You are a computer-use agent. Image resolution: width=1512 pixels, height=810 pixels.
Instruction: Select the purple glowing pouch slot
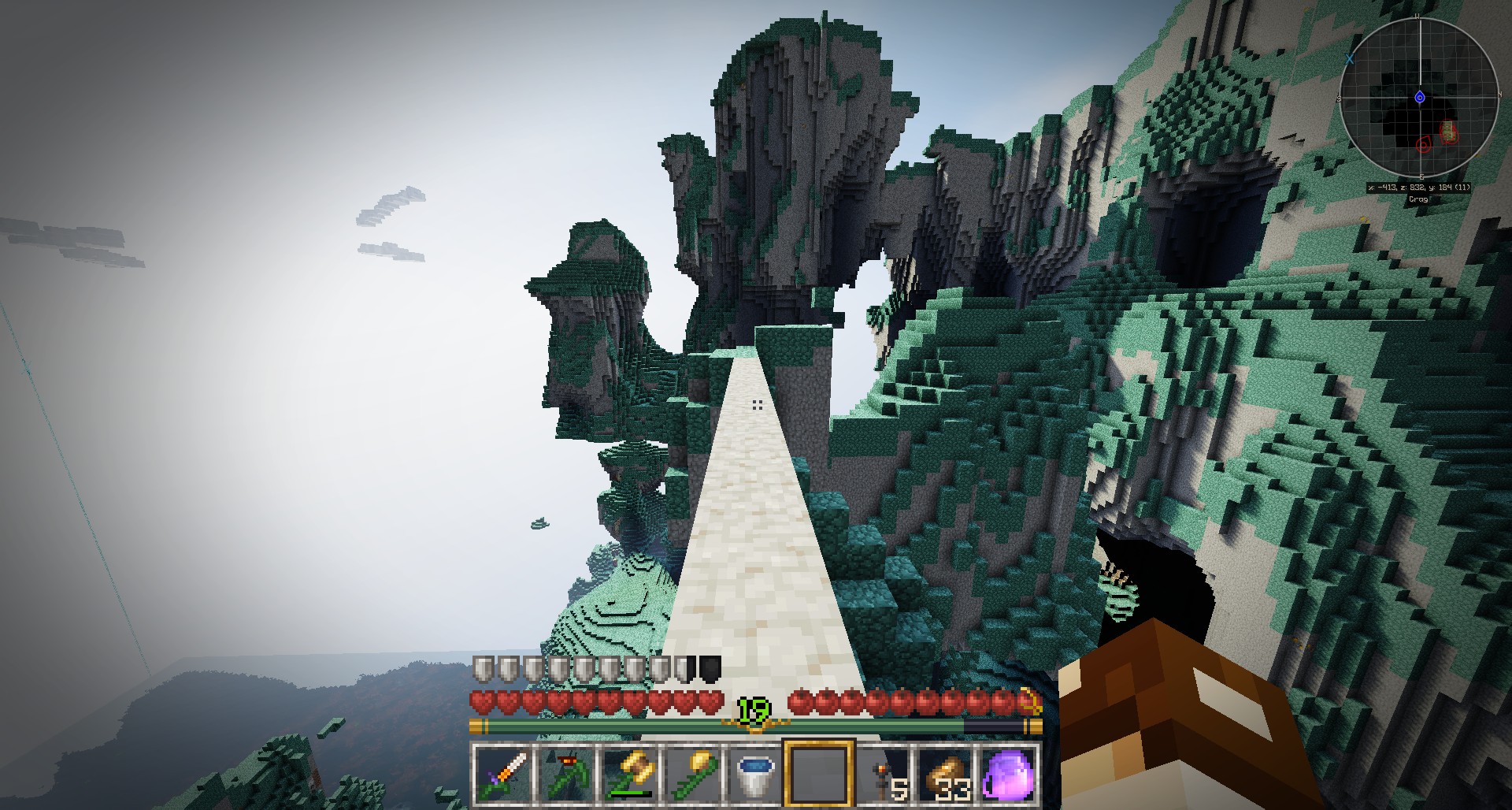[1009, 775]
